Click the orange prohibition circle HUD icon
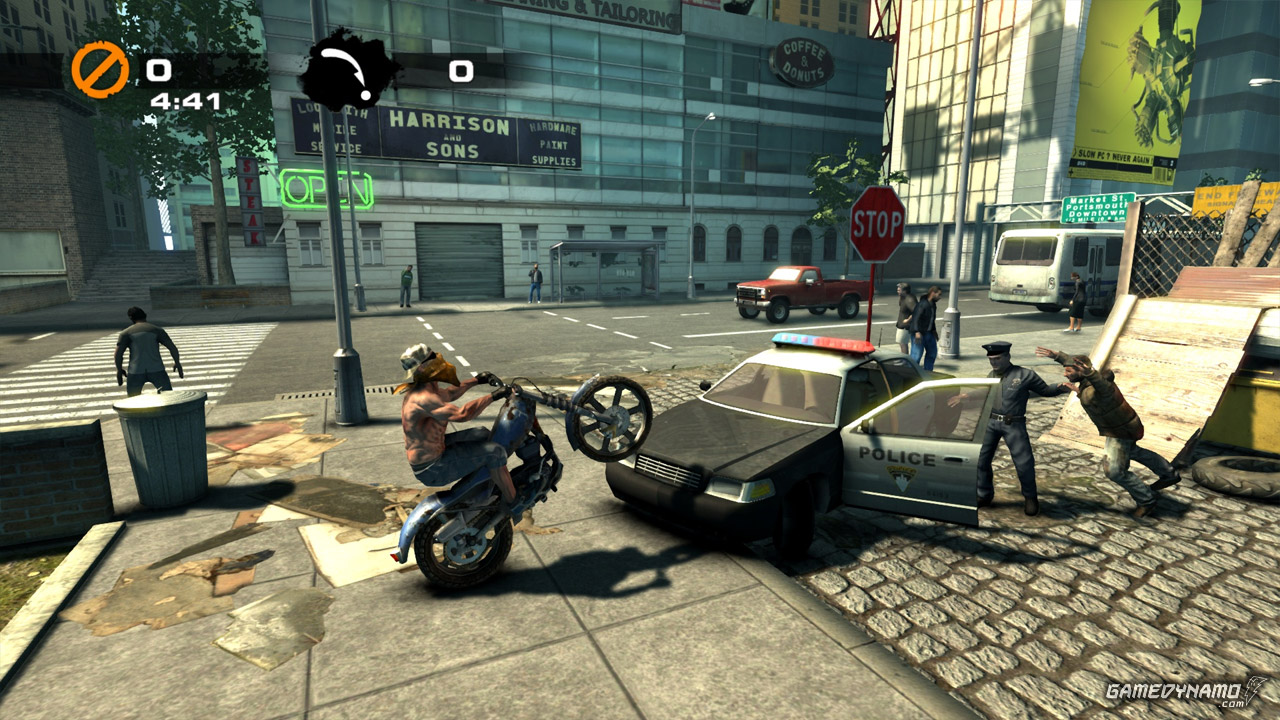Image resolution: width=1280 pixels, height=720 pixels. pos(100,69)
